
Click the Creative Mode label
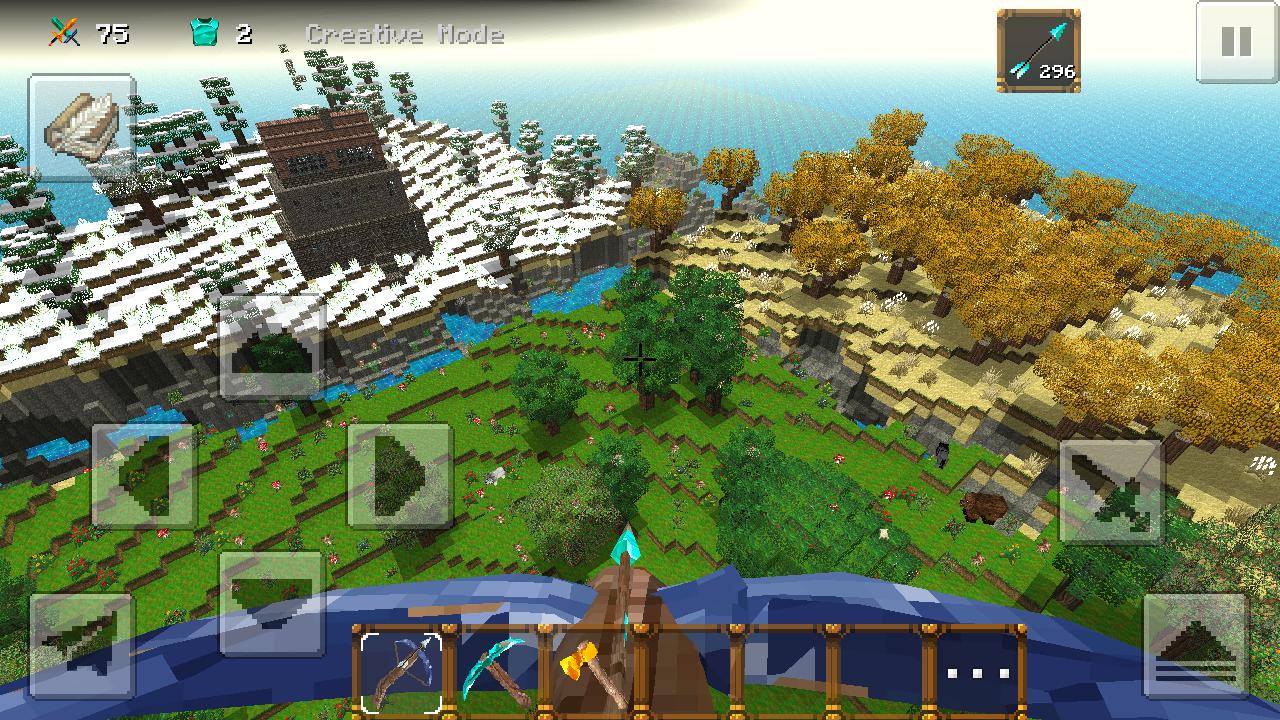click(406, 34)
